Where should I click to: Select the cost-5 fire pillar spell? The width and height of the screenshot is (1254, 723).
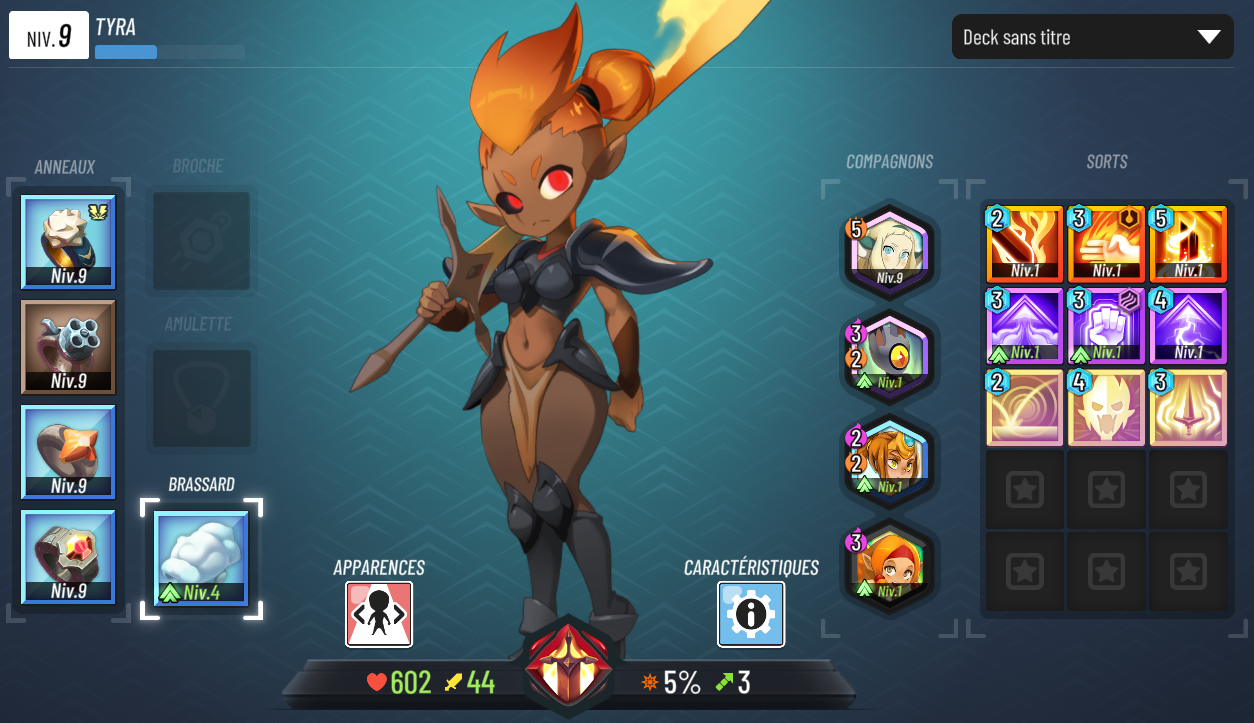[1188, 244]
